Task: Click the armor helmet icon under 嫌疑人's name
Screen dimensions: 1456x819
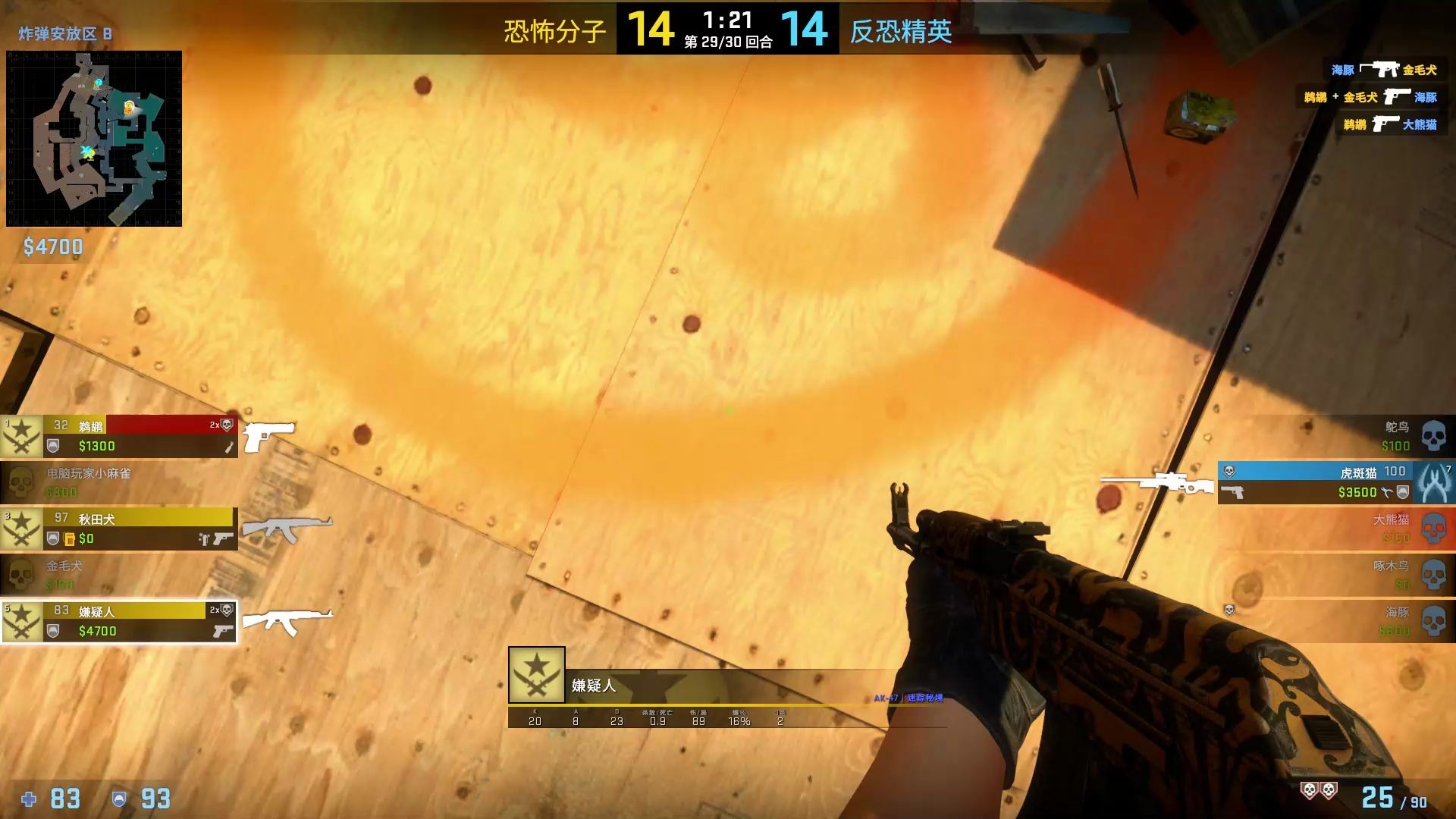Action: (52, 631)
